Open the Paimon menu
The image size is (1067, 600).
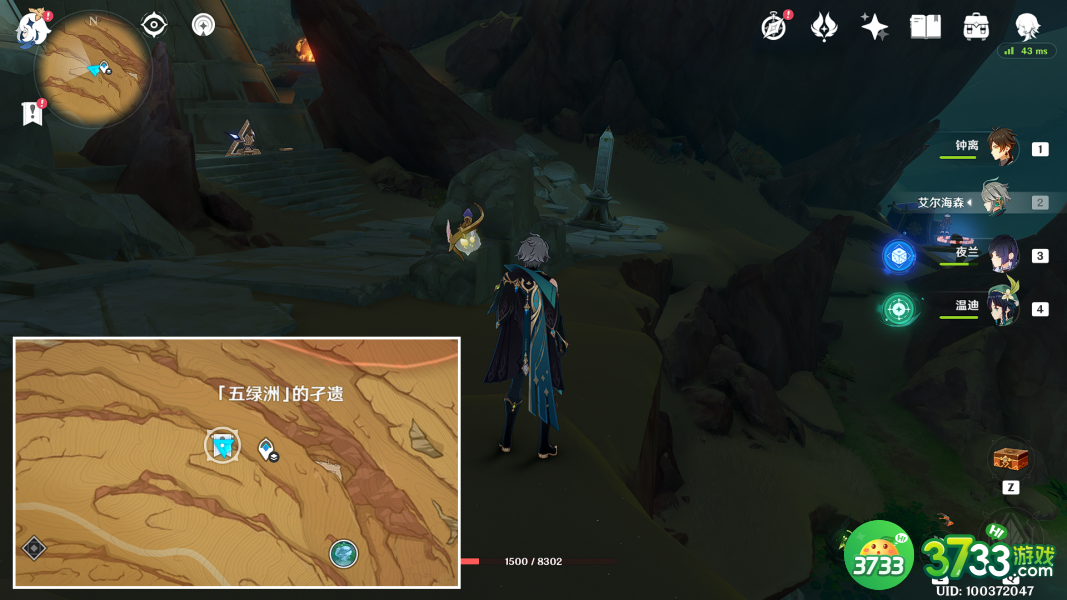33,28
